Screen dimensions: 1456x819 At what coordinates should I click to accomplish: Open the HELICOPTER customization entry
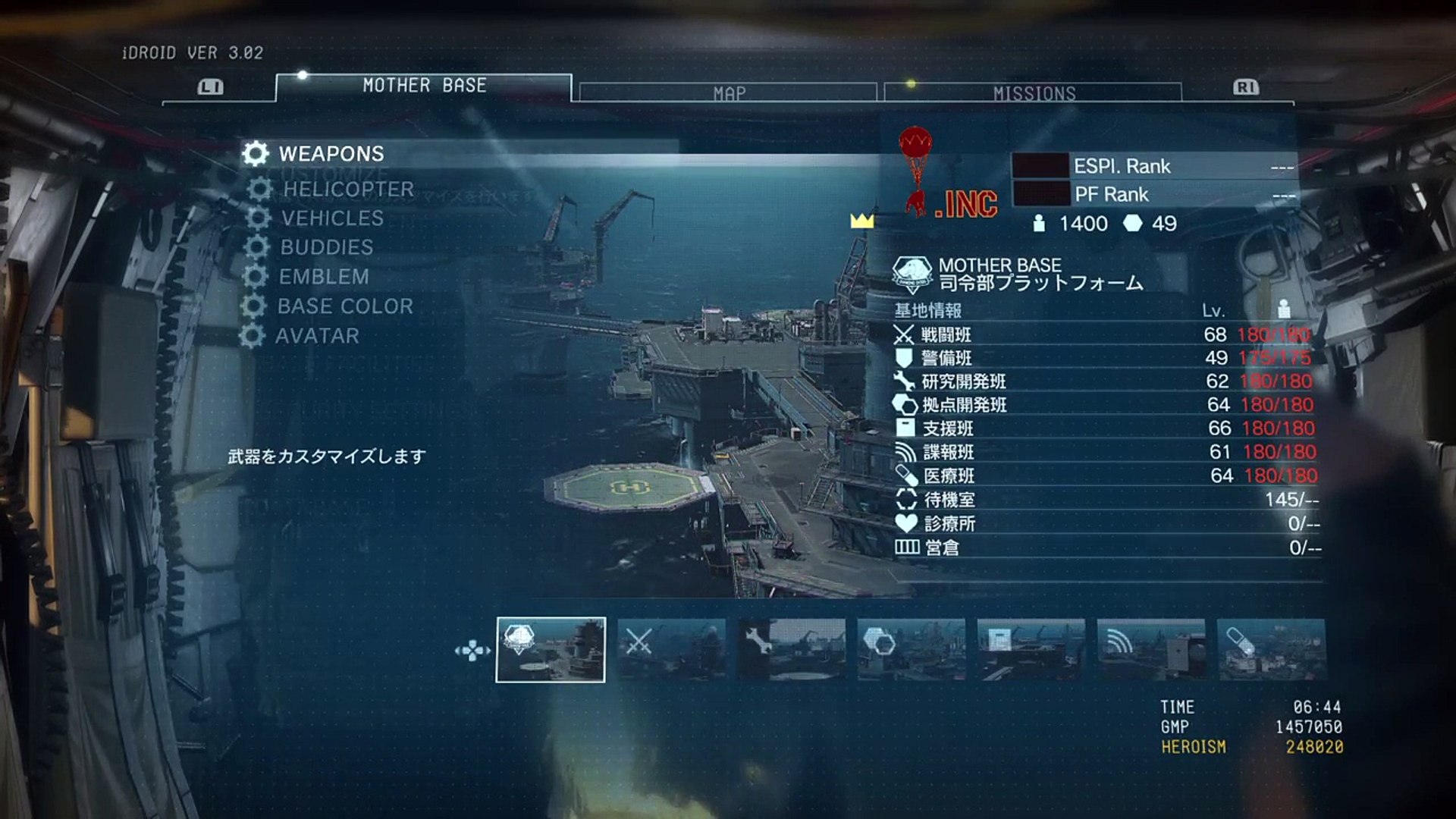[x=348, y=190]
